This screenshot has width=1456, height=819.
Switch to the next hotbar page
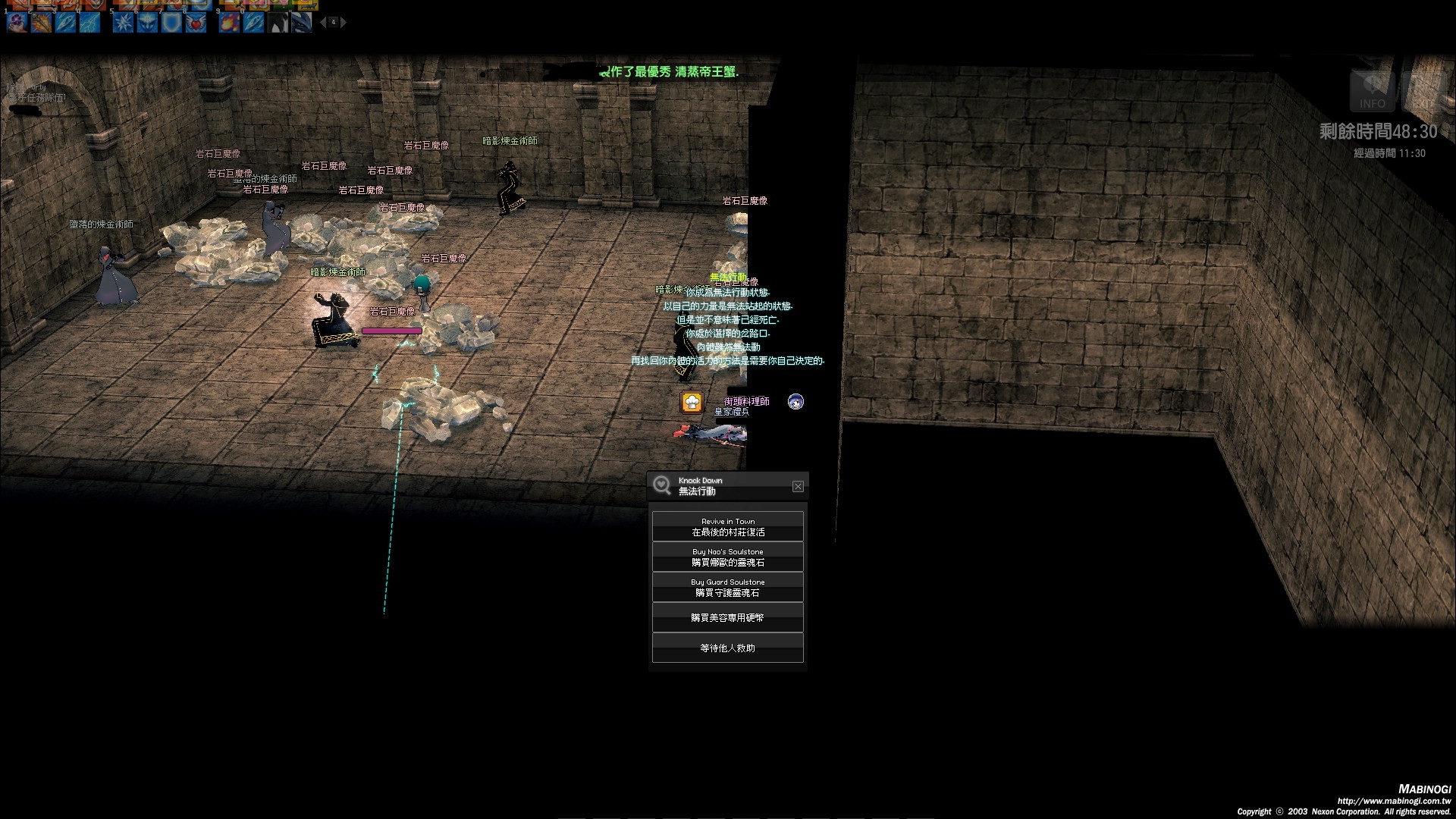344,23
